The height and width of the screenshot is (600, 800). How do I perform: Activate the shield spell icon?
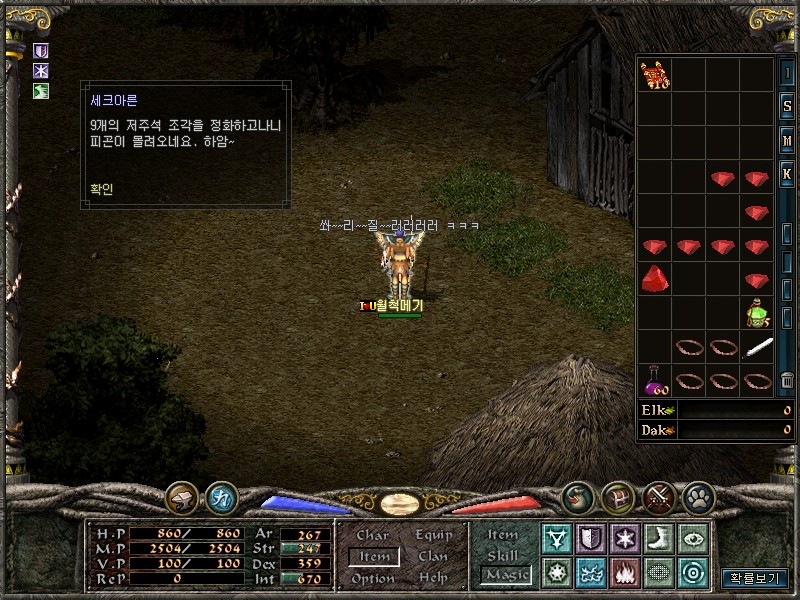click(592, 538)
